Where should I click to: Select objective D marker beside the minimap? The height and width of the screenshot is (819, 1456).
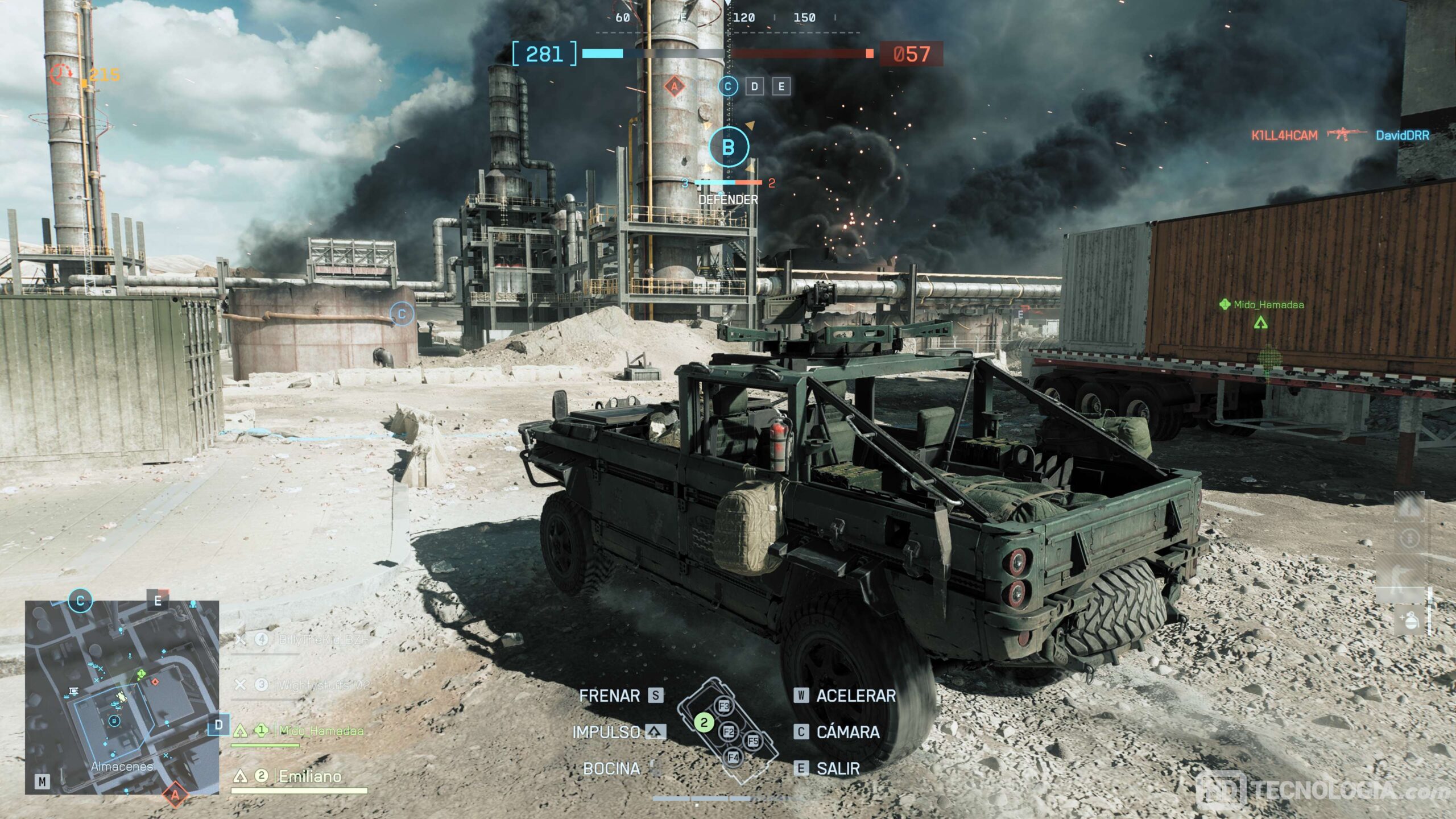218,725
